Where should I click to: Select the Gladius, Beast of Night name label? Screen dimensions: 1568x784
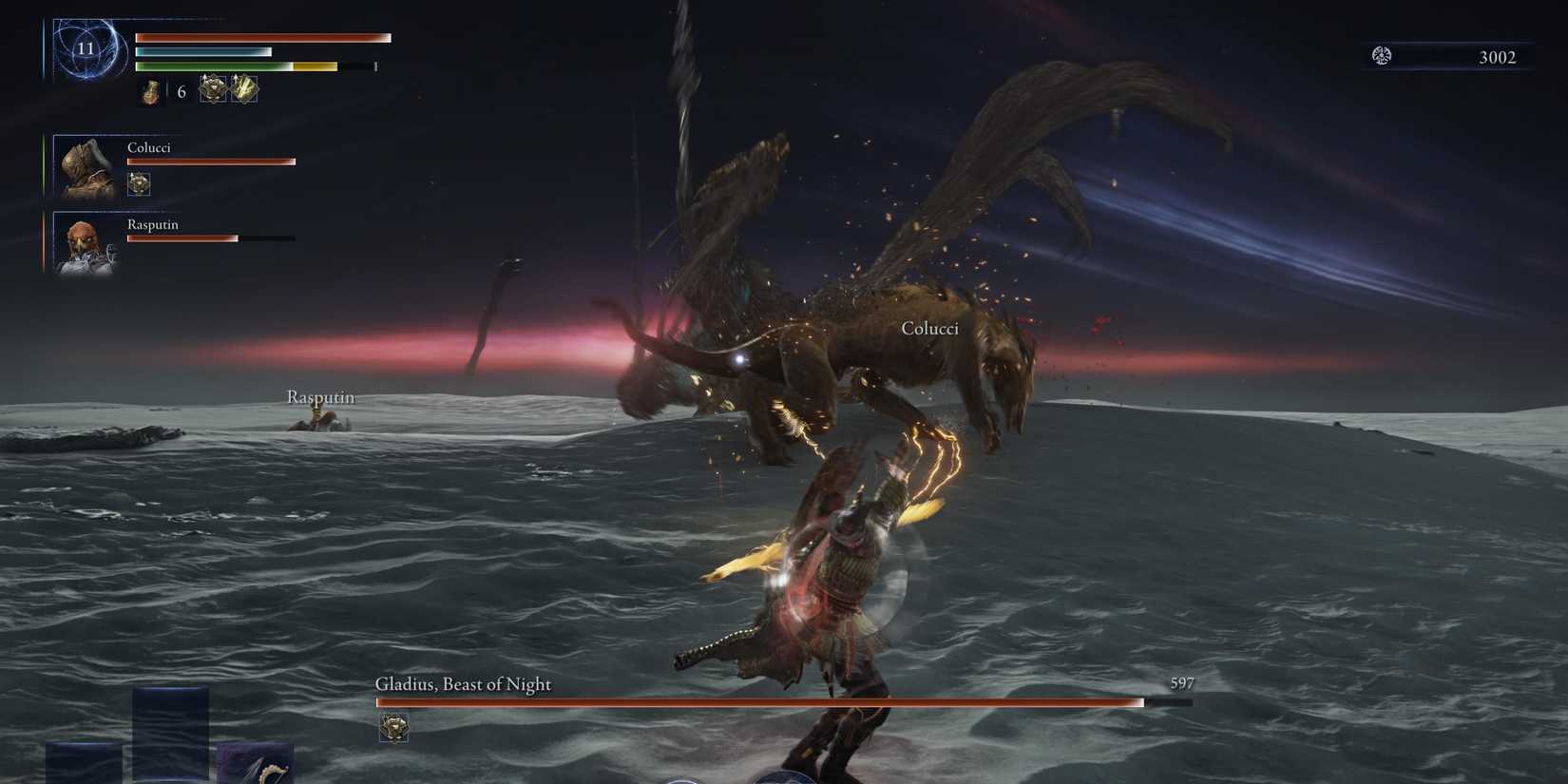click(x=463, y=684)
